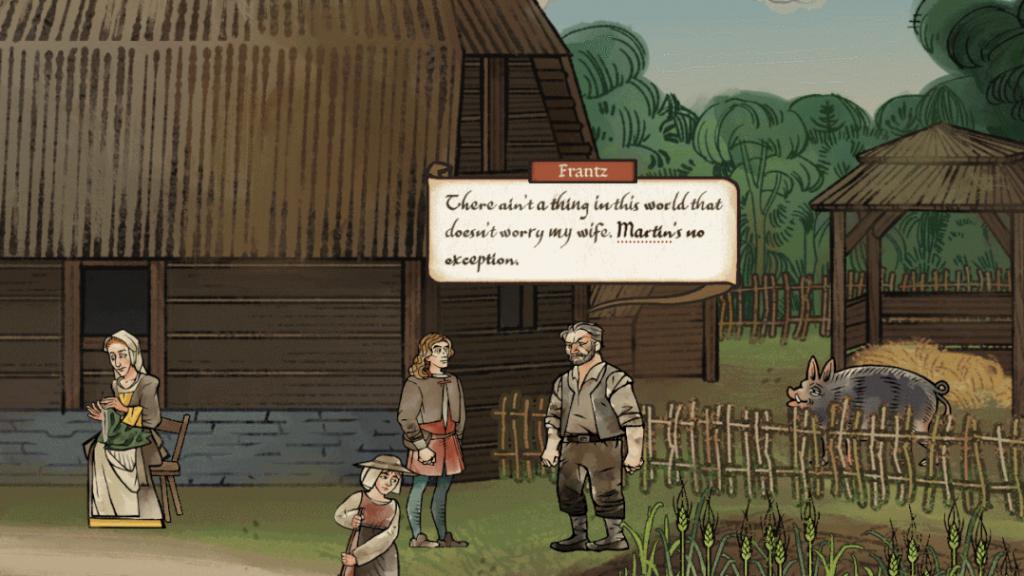The width and height of the screenshot is (1024, 576).
Task: Open the underlined "Martin's" glossary term
Action: 650,232
